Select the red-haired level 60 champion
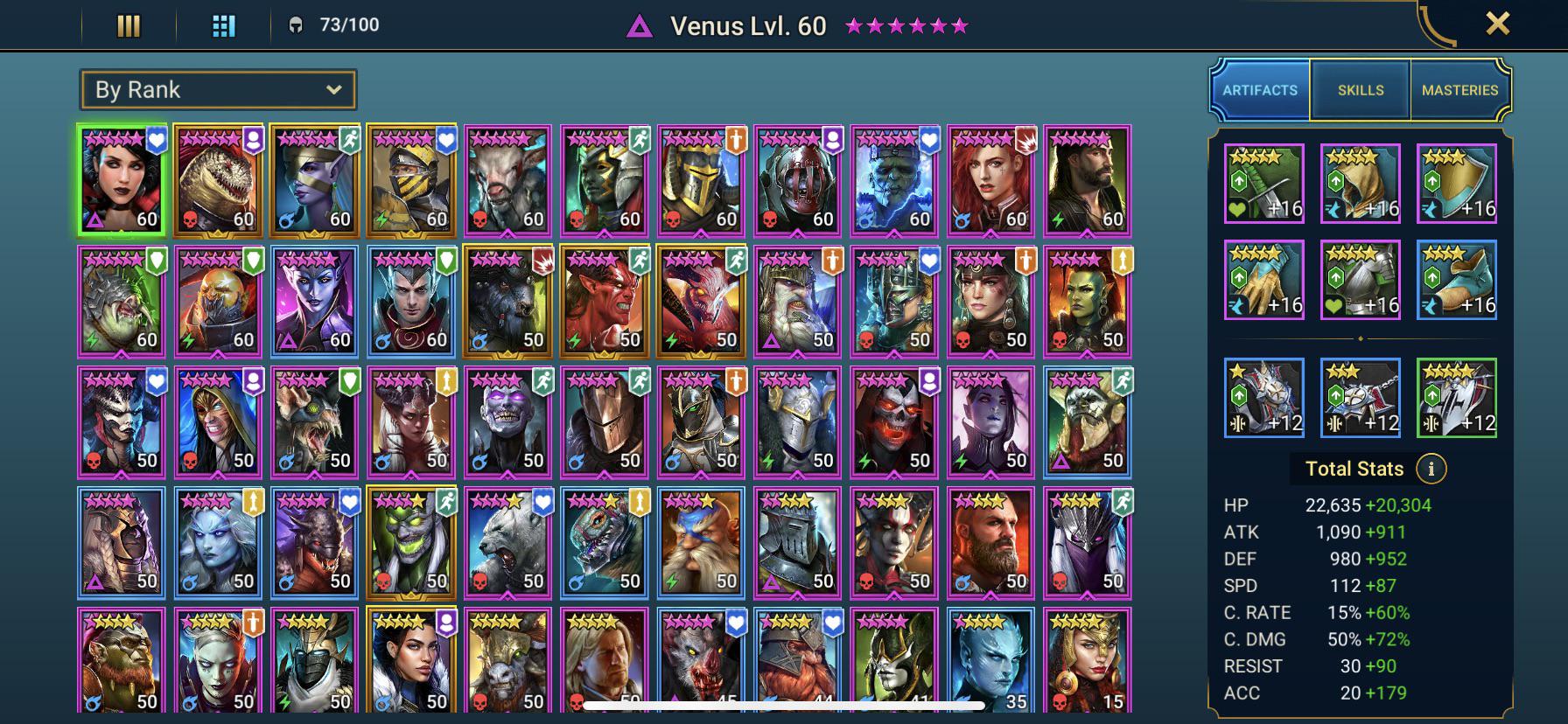This screenshot has width=1568, height=724. [x=990, y=181]
